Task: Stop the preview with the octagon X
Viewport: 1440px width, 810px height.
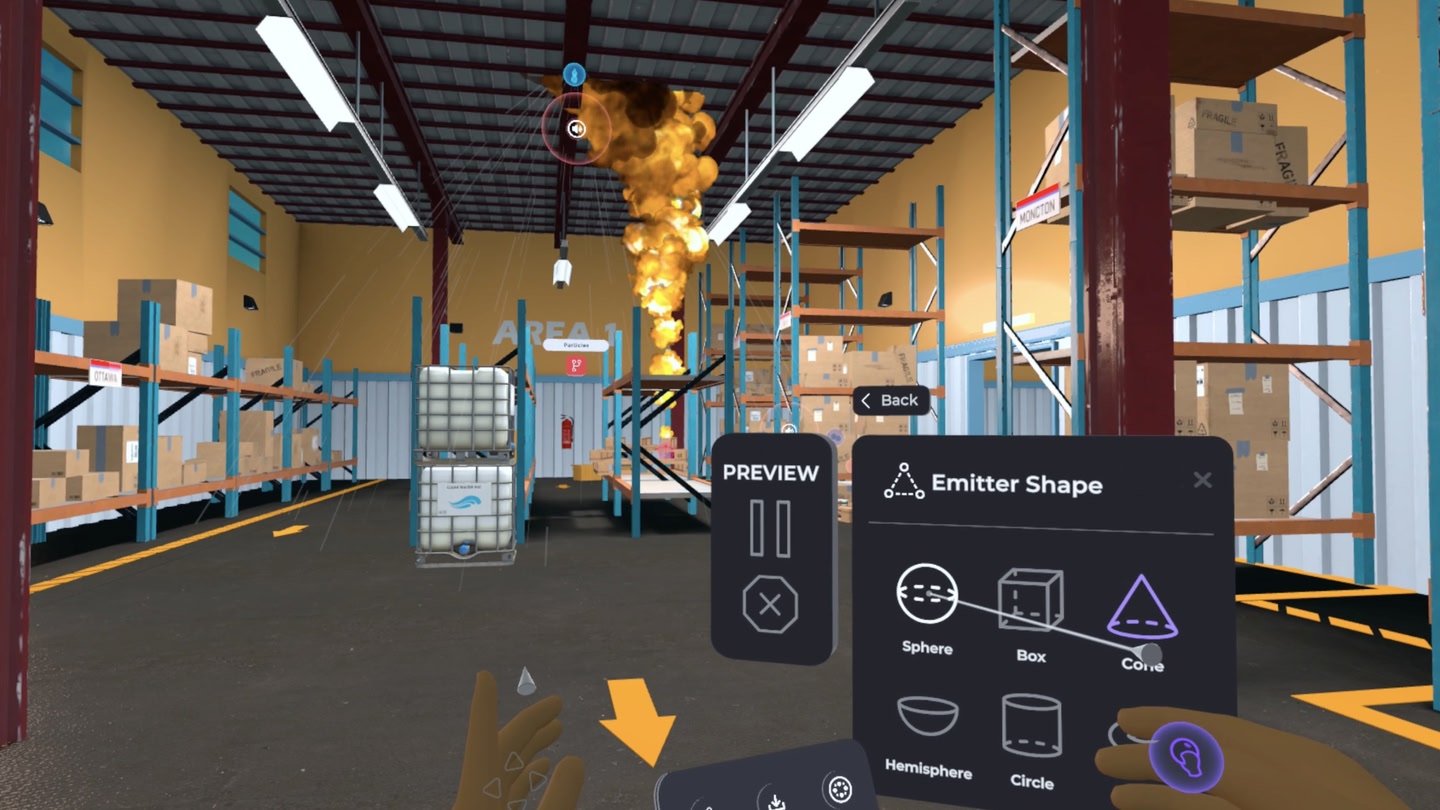Action: 770,605
